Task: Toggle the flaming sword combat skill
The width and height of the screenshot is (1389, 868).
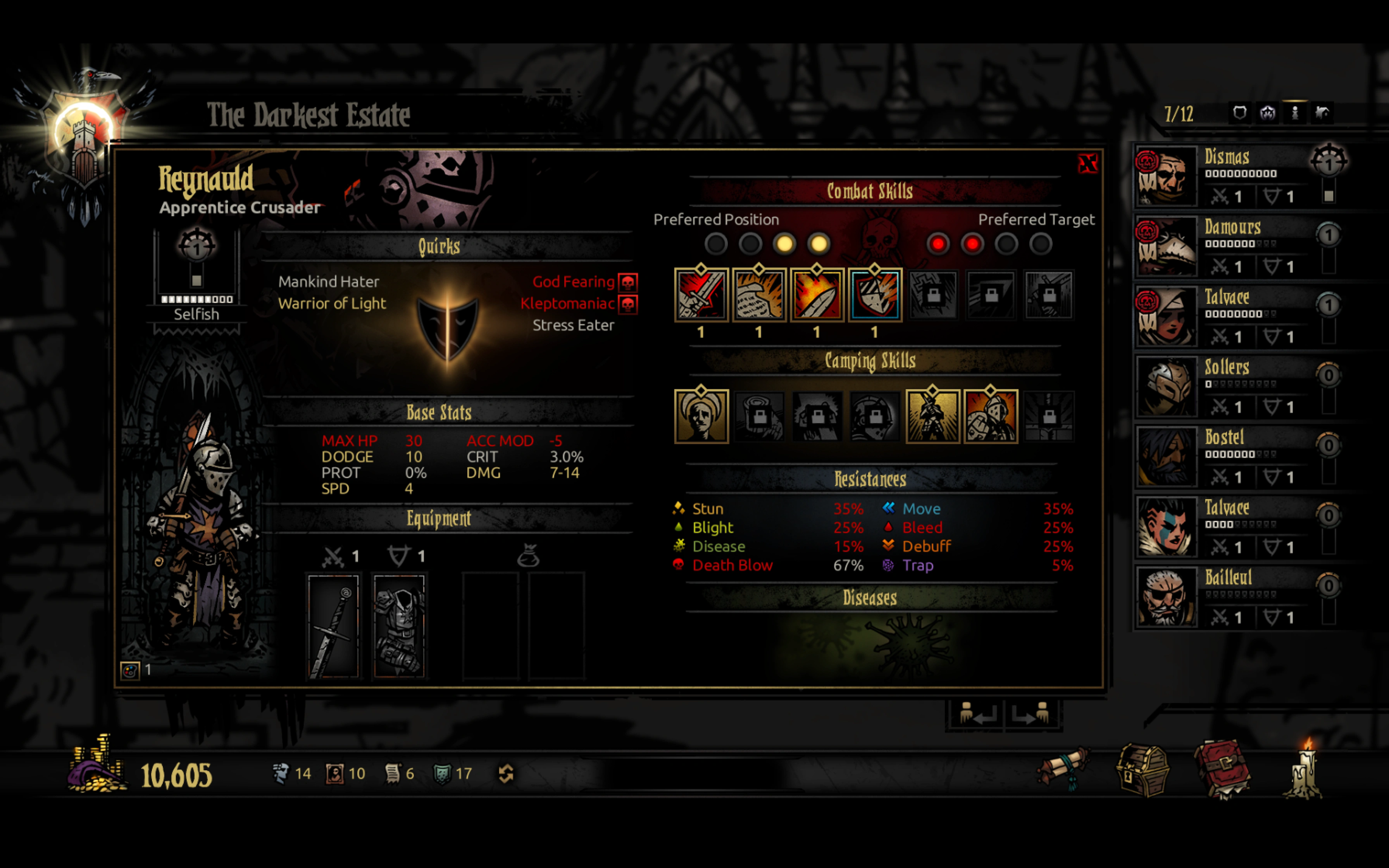Action: coord(817,295)
